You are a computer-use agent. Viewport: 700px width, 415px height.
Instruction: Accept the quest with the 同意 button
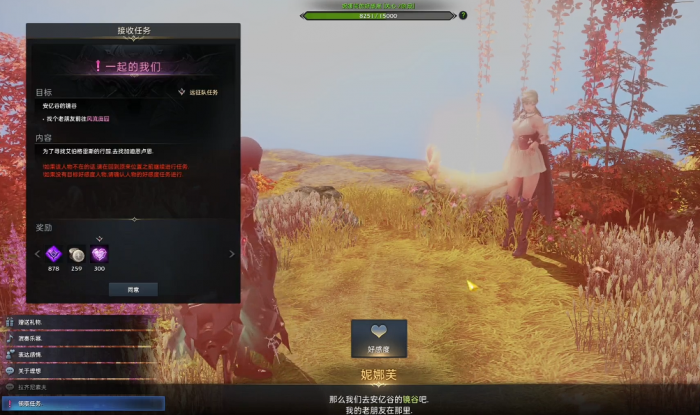(133, 288)
